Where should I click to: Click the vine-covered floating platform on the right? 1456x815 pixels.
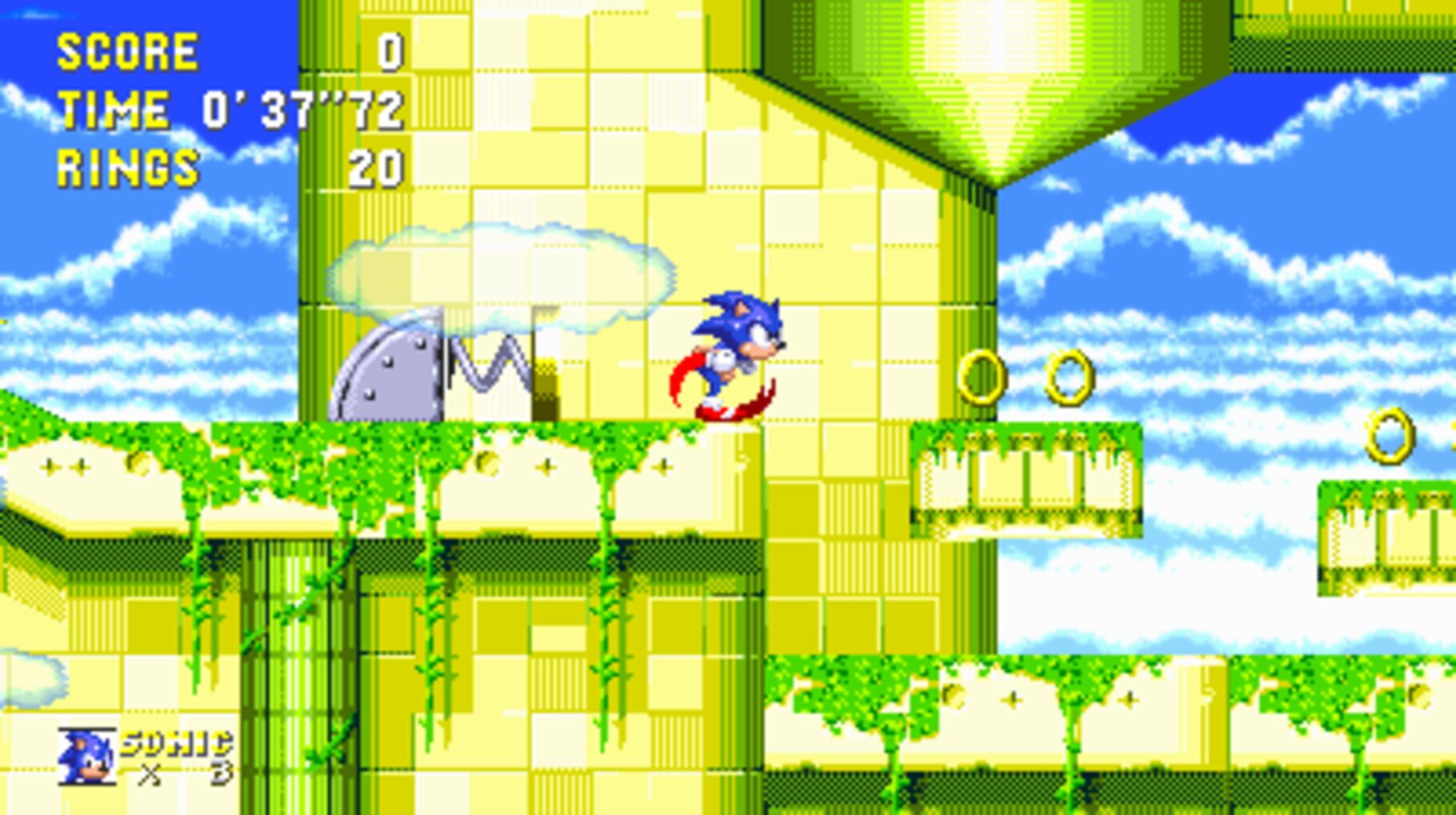pyautogui.click(x=1028, y=480)
